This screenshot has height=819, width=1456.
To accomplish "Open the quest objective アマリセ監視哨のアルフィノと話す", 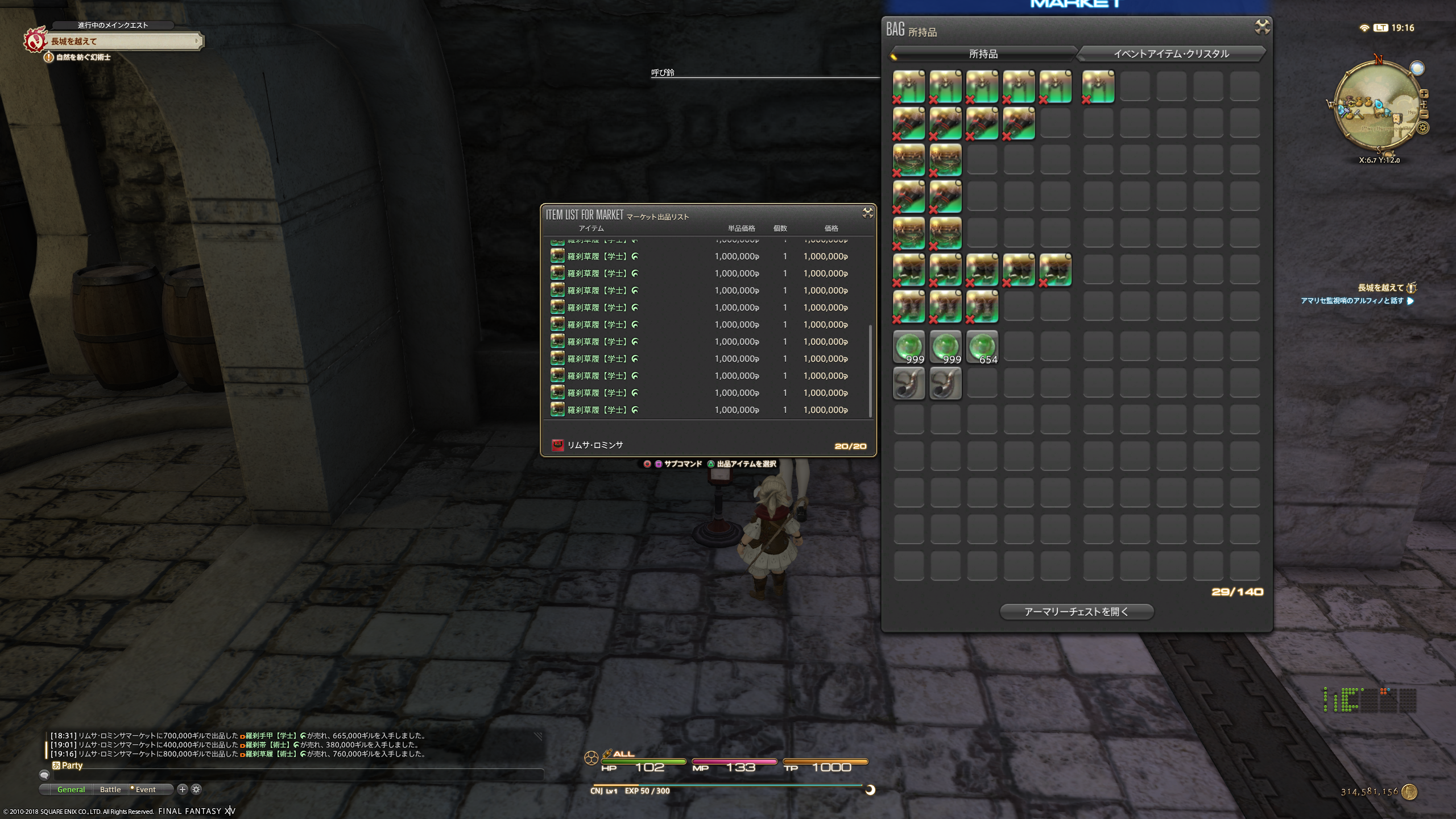I will point(1351,301).
